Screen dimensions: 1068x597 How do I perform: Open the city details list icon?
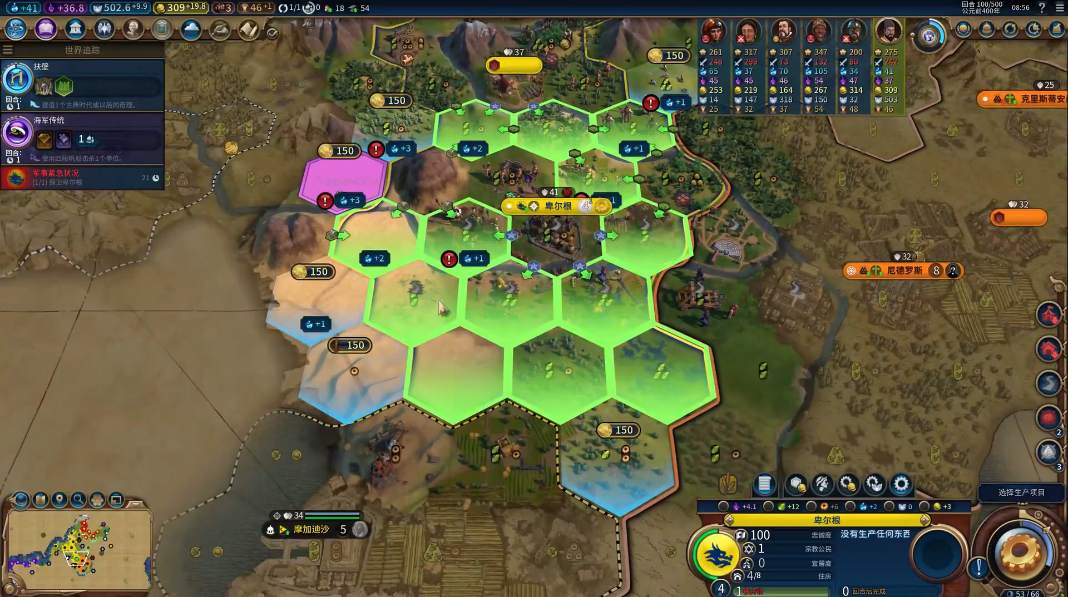point(764,484)
